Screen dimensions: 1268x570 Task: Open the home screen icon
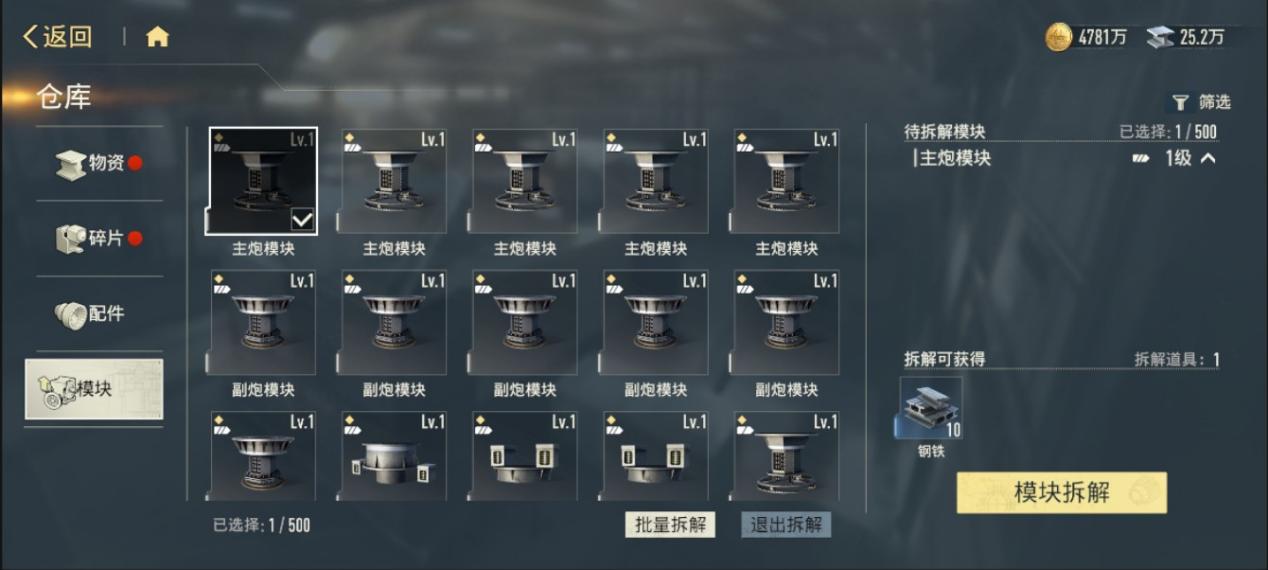click(157, 37)
